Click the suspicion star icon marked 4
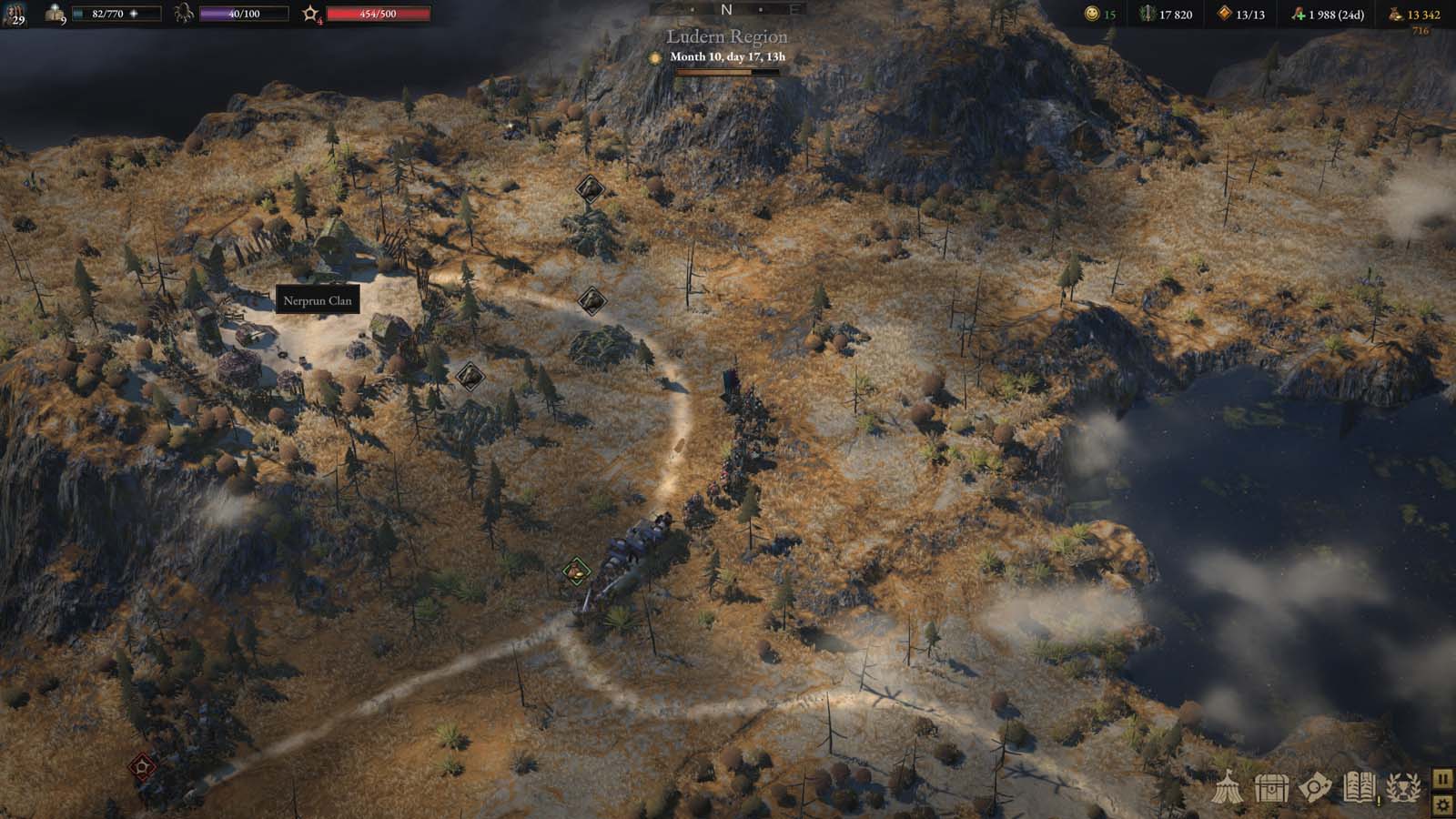 coord(310,12)
